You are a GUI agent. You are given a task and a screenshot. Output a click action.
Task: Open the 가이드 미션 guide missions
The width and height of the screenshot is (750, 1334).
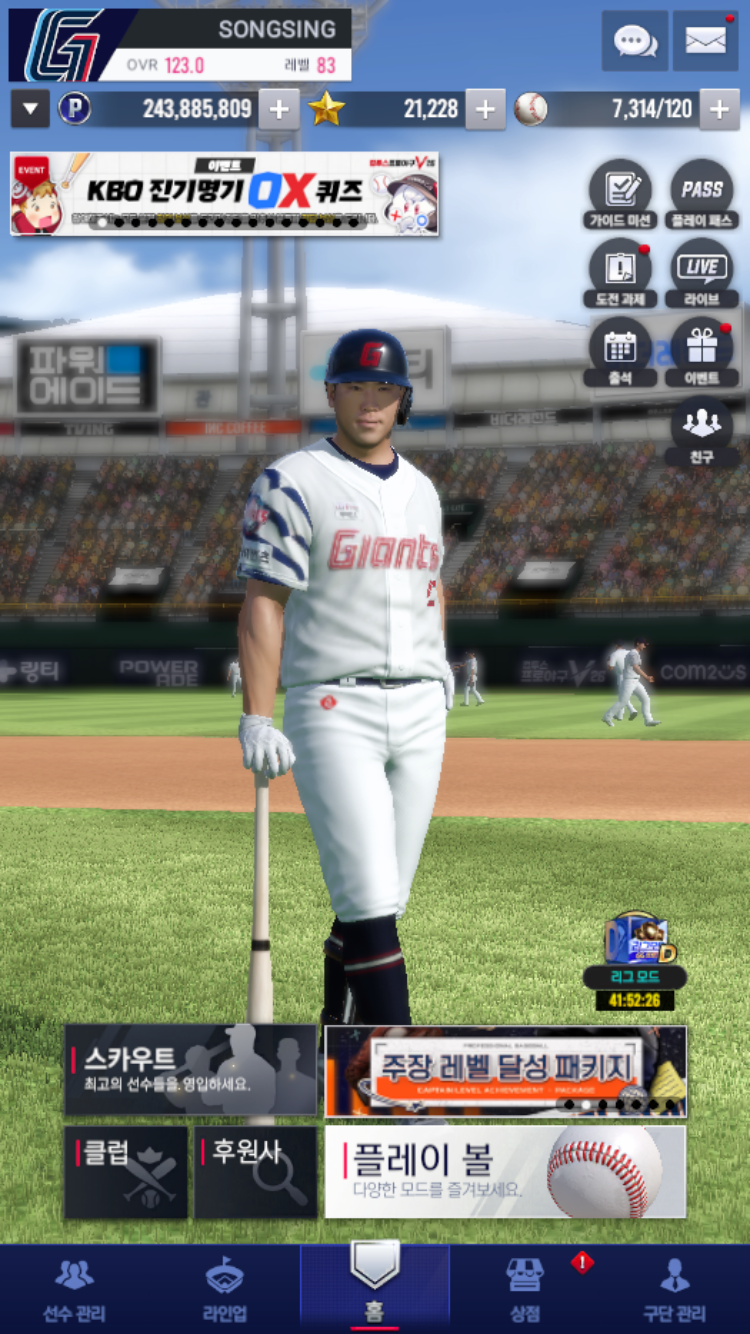point(621,194)
